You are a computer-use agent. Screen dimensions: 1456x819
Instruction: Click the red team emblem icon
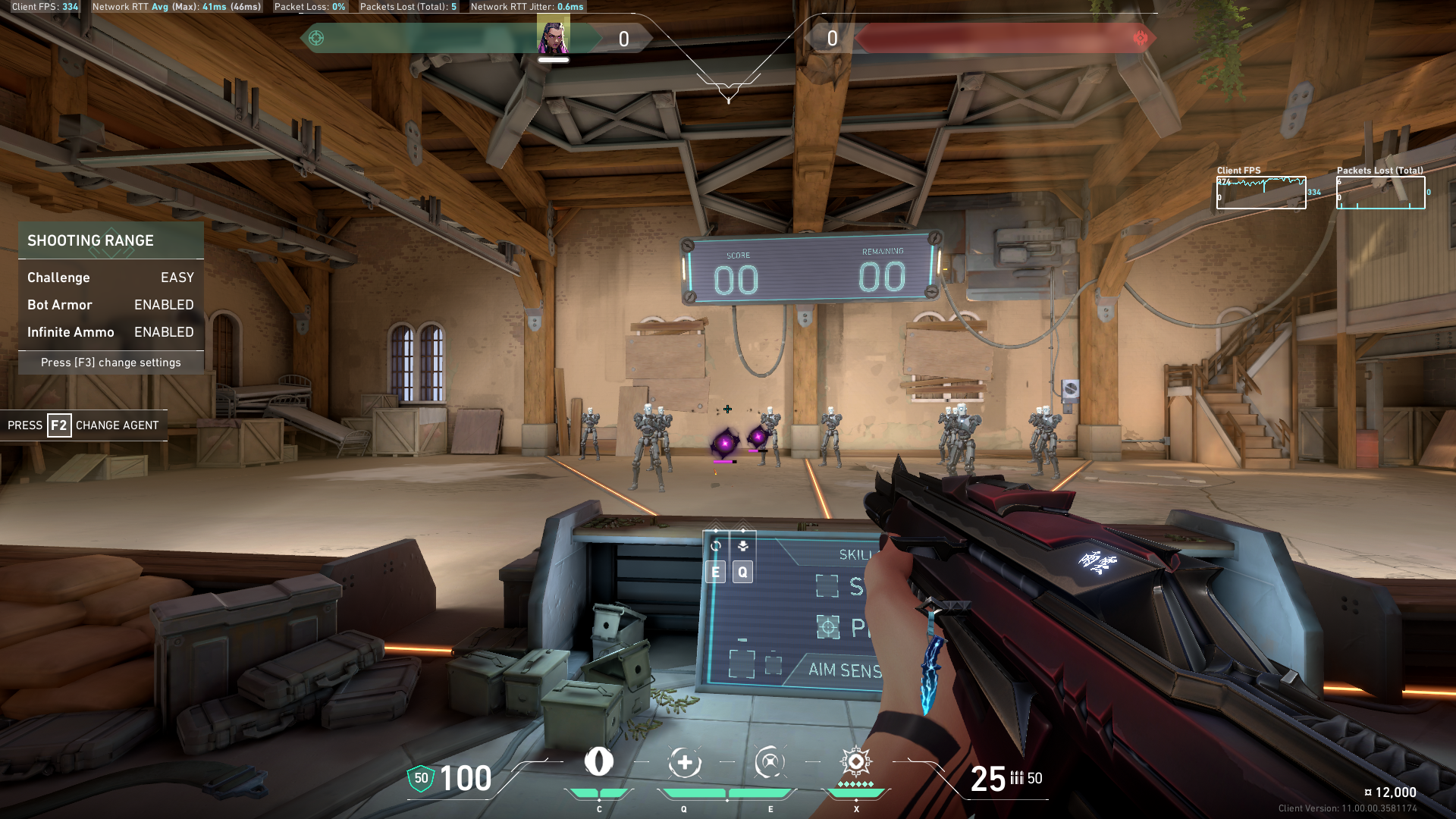(x=1140, y=38)
